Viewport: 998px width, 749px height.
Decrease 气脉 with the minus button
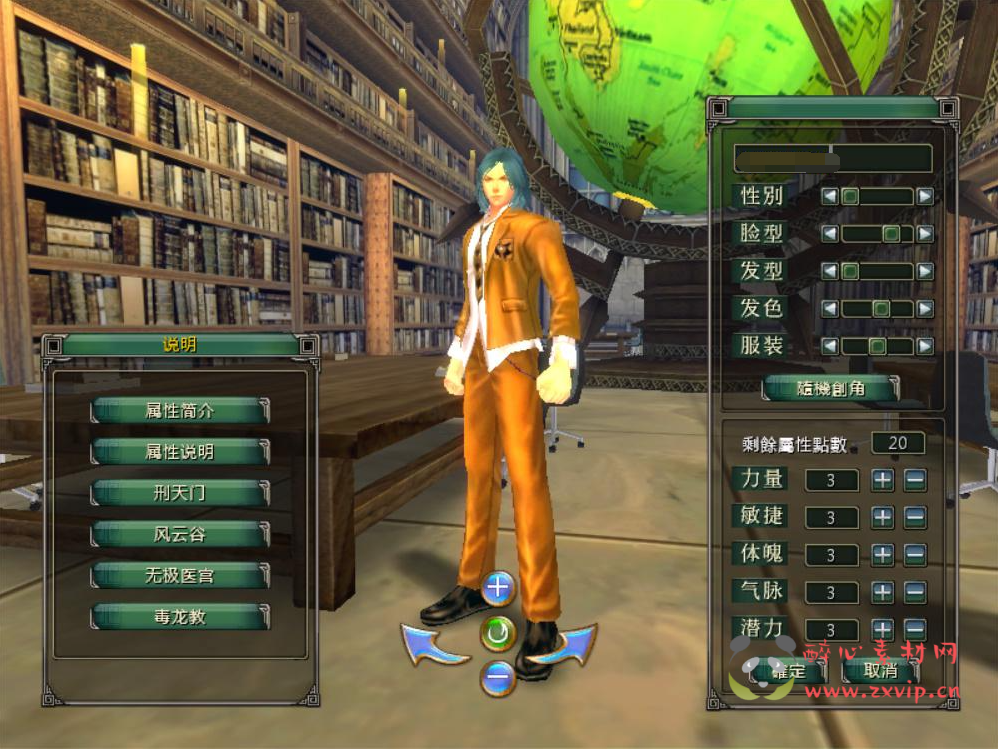915,592
